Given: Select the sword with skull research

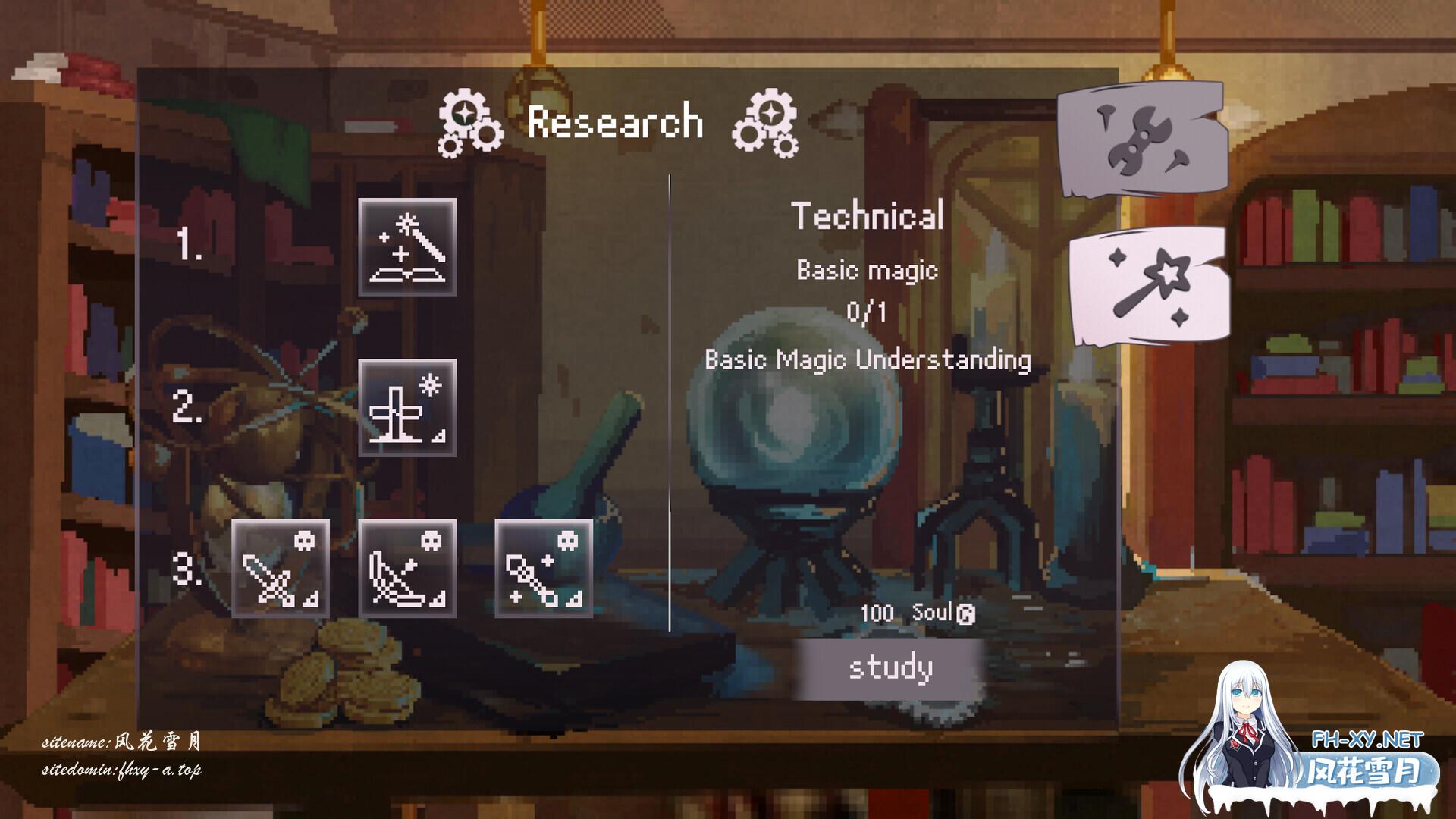Looking at the screenshot, I should pos(281,569).
